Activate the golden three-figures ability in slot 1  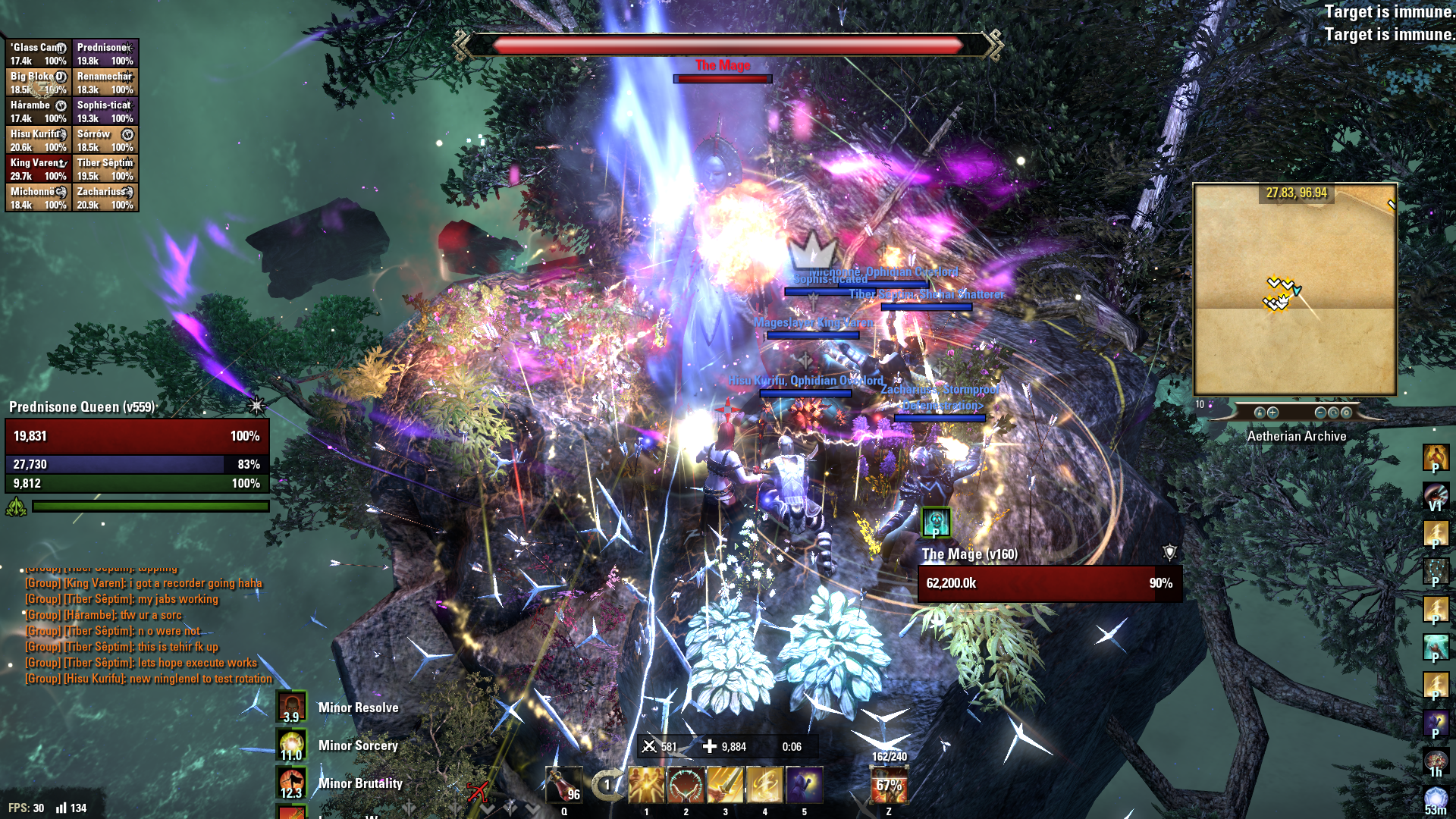pos(646,786)
